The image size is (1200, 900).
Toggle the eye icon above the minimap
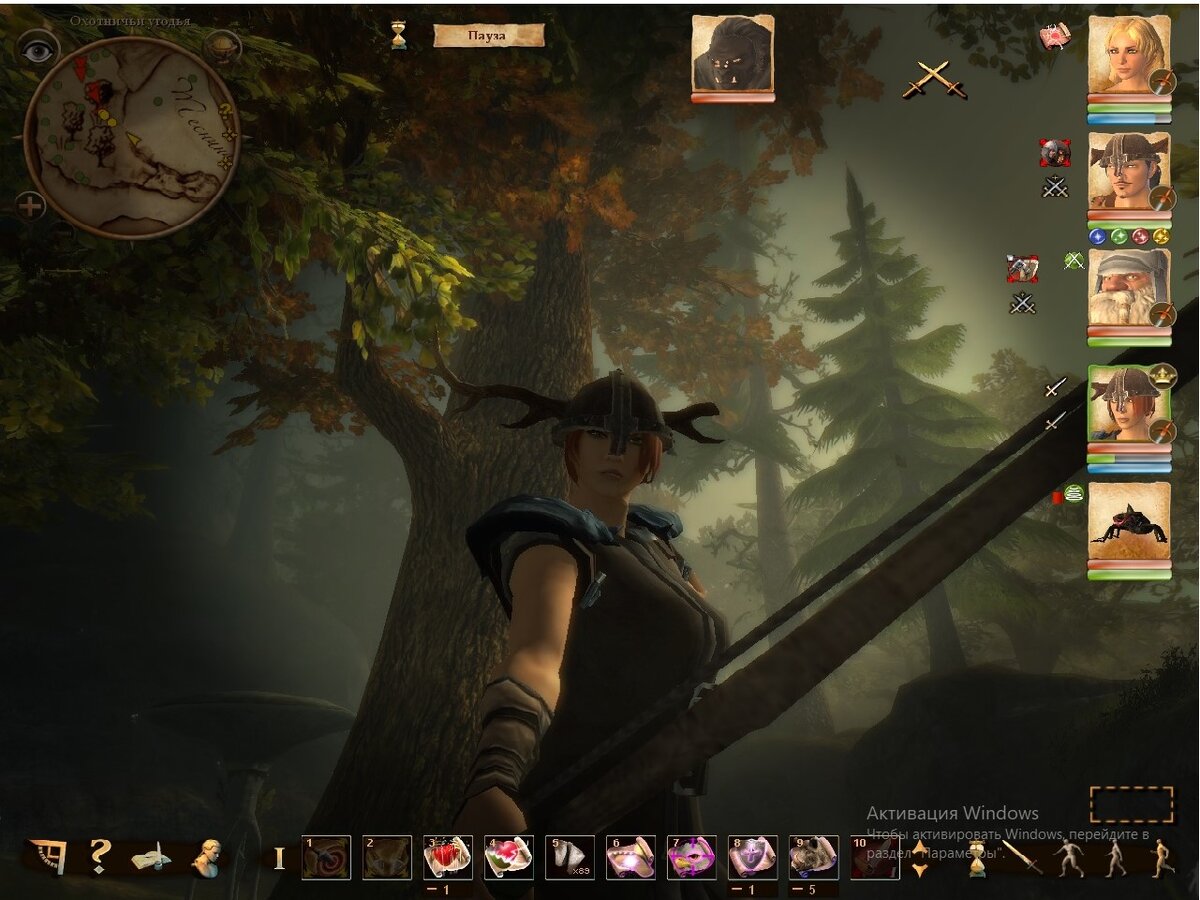pos(38,52)
